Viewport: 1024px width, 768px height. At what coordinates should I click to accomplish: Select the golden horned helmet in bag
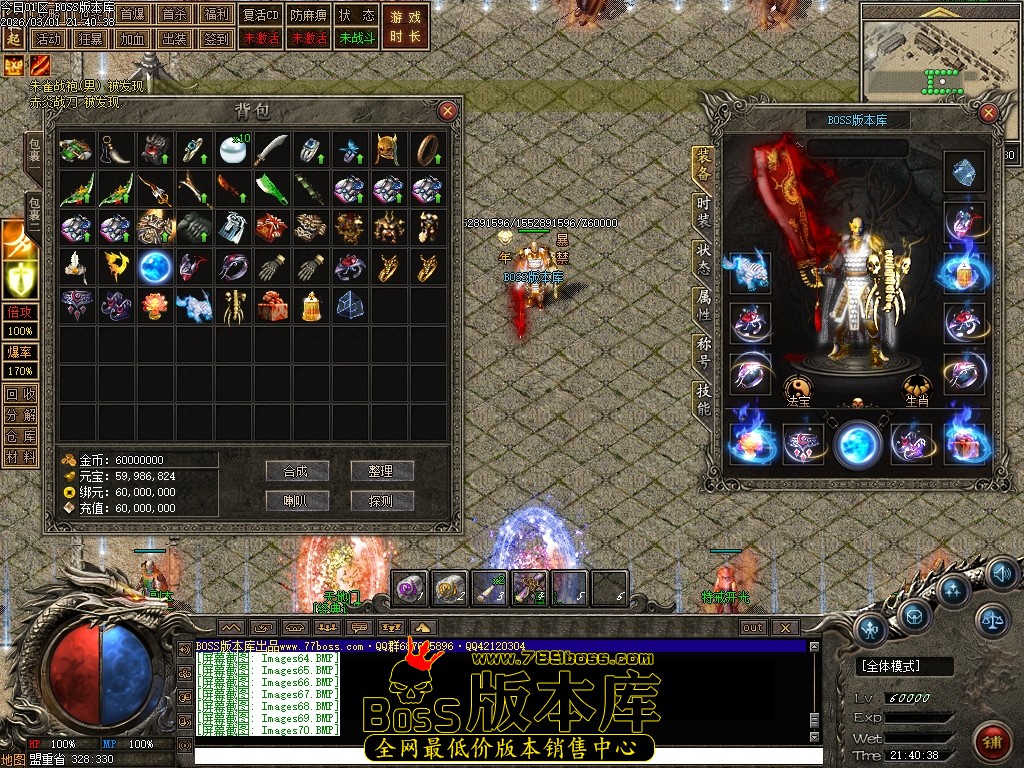(x=388, y=150)
